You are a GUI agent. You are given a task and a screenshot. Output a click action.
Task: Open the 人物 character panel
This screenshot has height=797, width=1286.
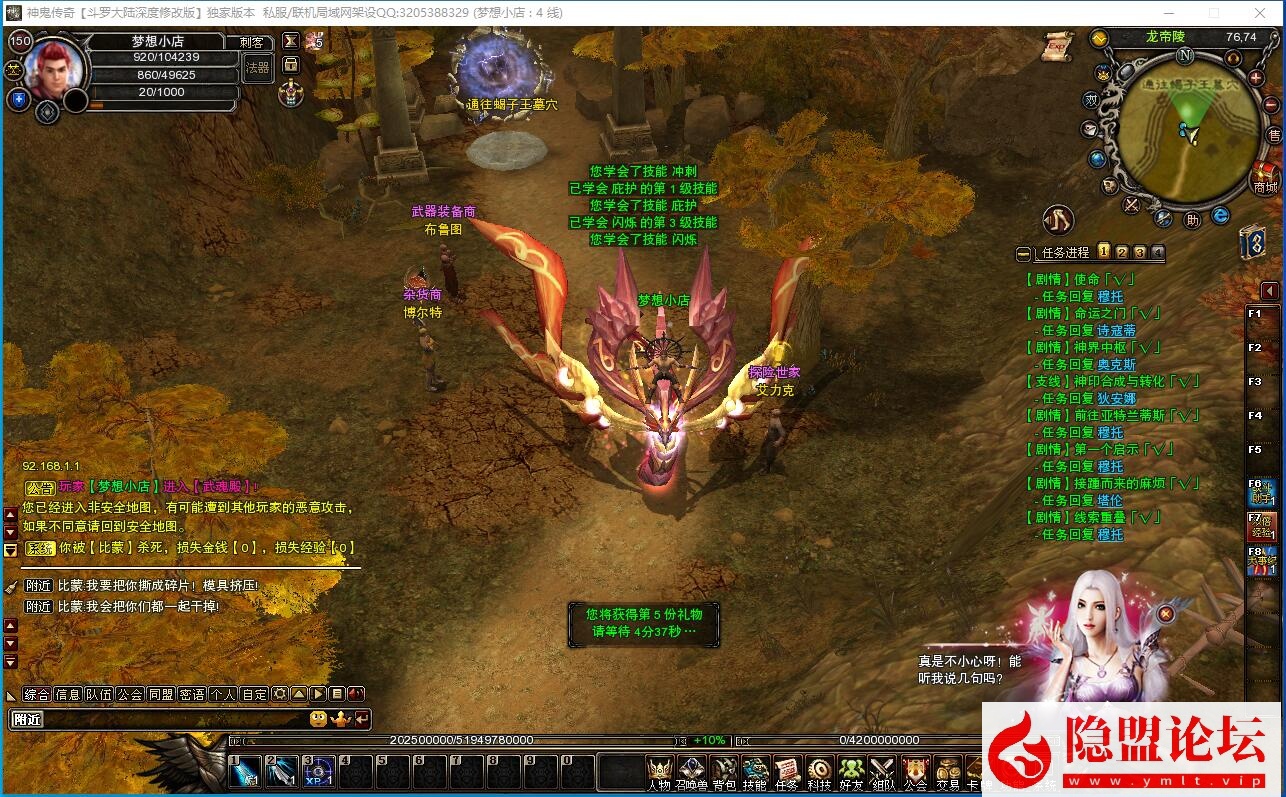(659, 771)
